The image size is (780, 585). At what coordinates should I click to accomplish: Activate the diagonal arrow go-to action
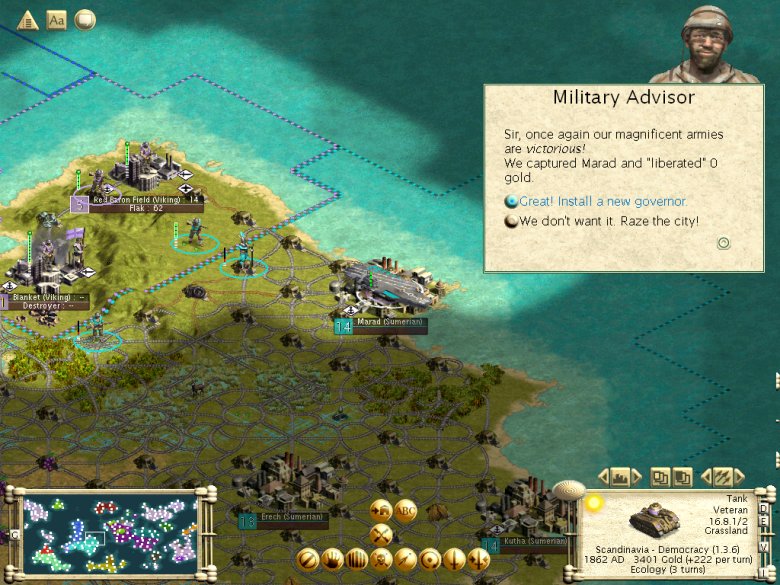click(406, 558)
